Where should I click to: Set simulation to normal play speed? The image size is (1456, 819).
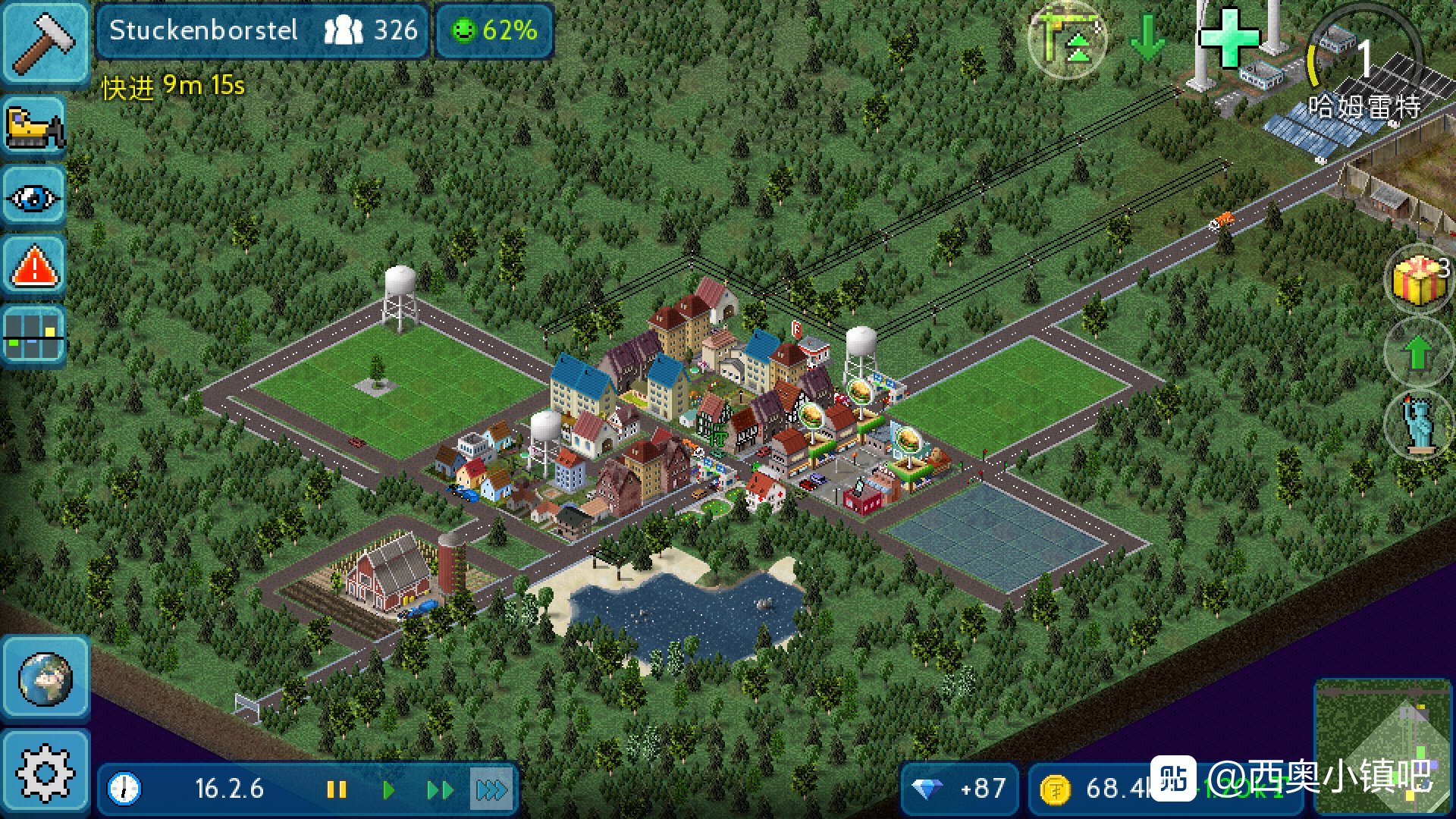(x=388, y=790)
